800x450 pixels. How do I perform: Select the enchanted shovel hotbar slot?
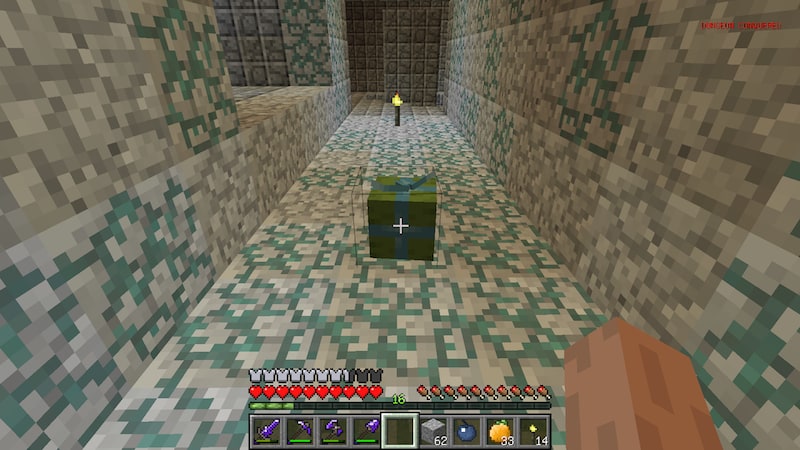pos(364,430)
